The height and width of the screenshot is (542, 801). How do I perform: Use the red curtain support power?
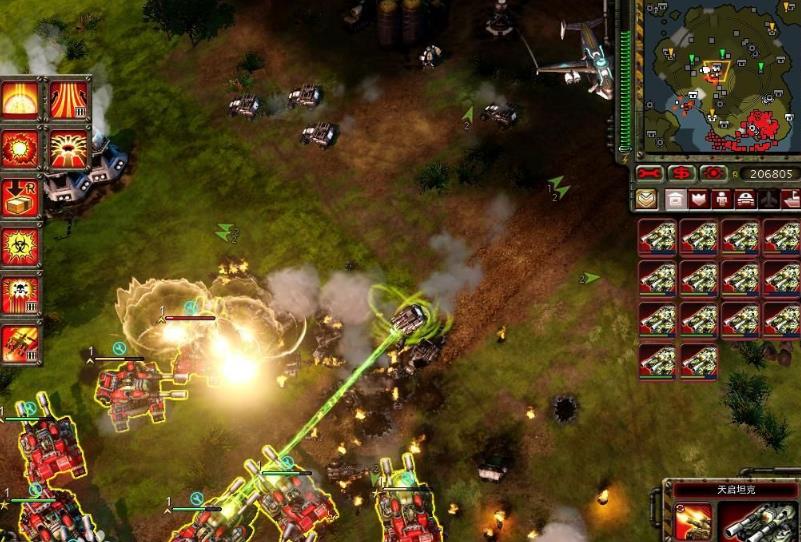pos(68,99)
